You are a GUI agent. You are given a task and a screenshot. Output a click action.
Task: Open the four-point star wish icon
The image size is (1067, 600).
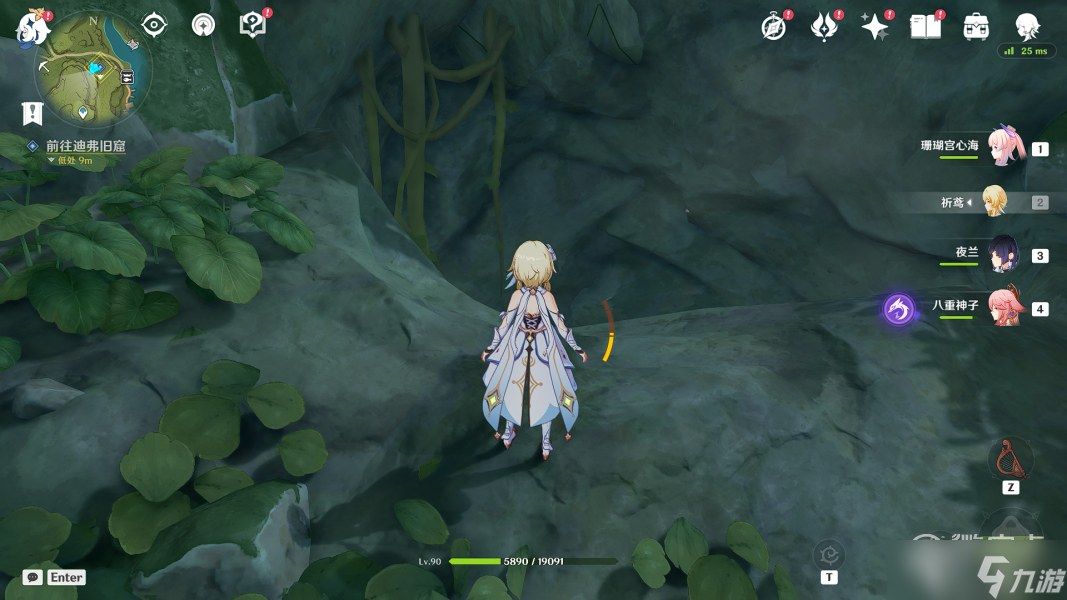(x=875, y=27)
